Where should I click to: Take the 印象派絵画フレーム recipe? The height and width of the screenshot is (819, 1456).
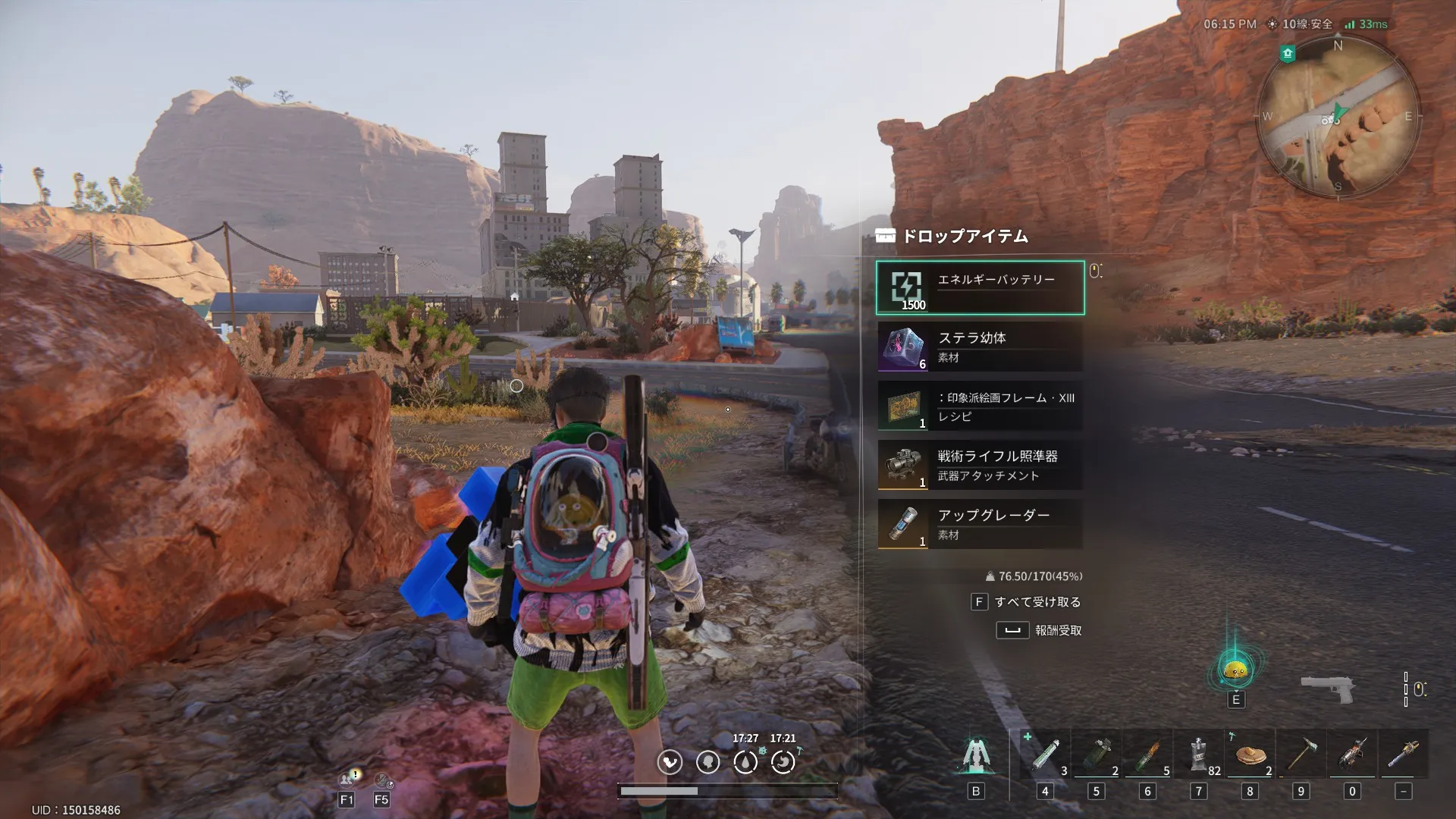tap(980, 406)
